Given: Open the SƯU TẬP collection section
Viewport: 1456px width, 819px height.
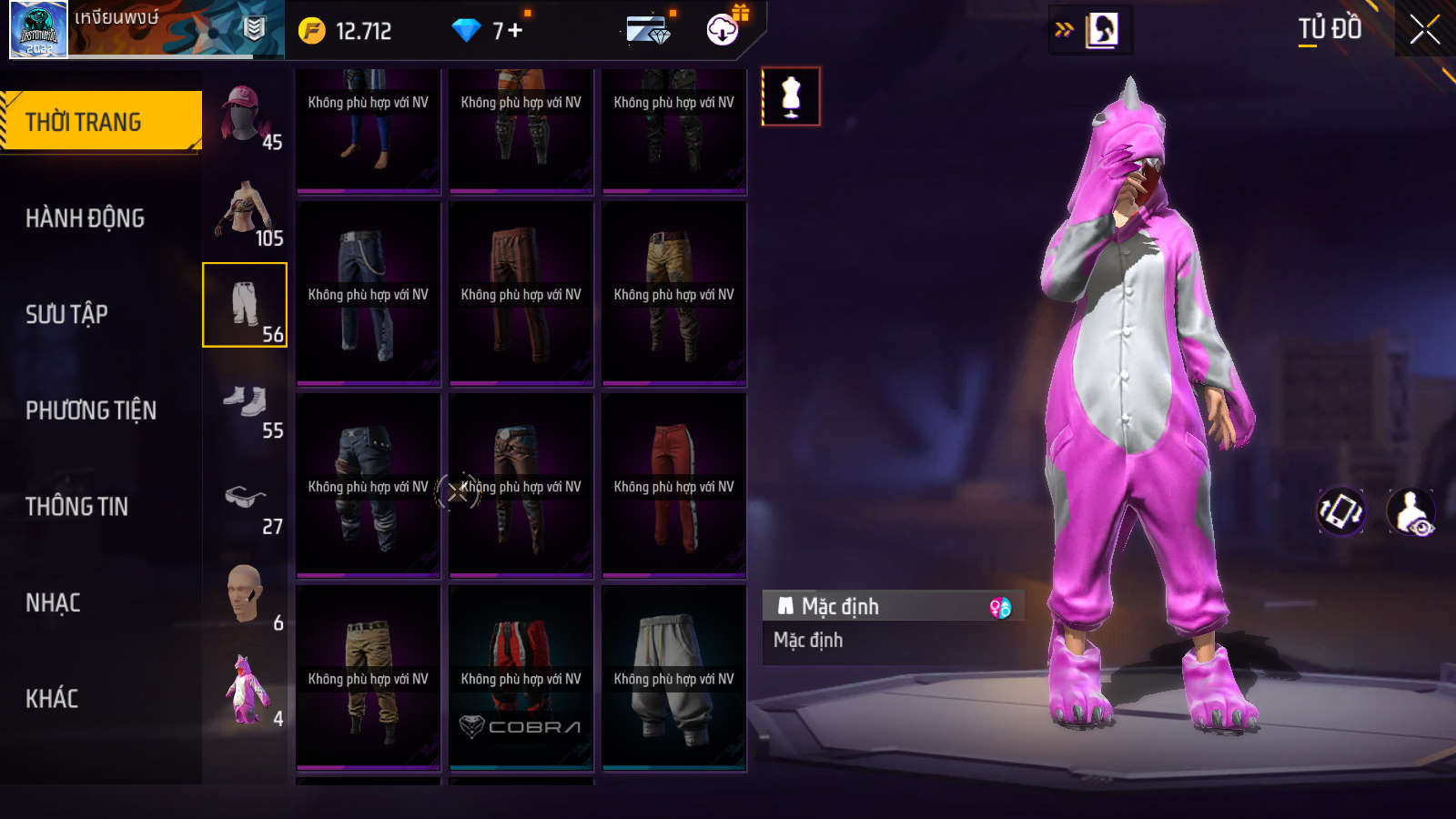Looking at the screenshot, I should [66, 314].
